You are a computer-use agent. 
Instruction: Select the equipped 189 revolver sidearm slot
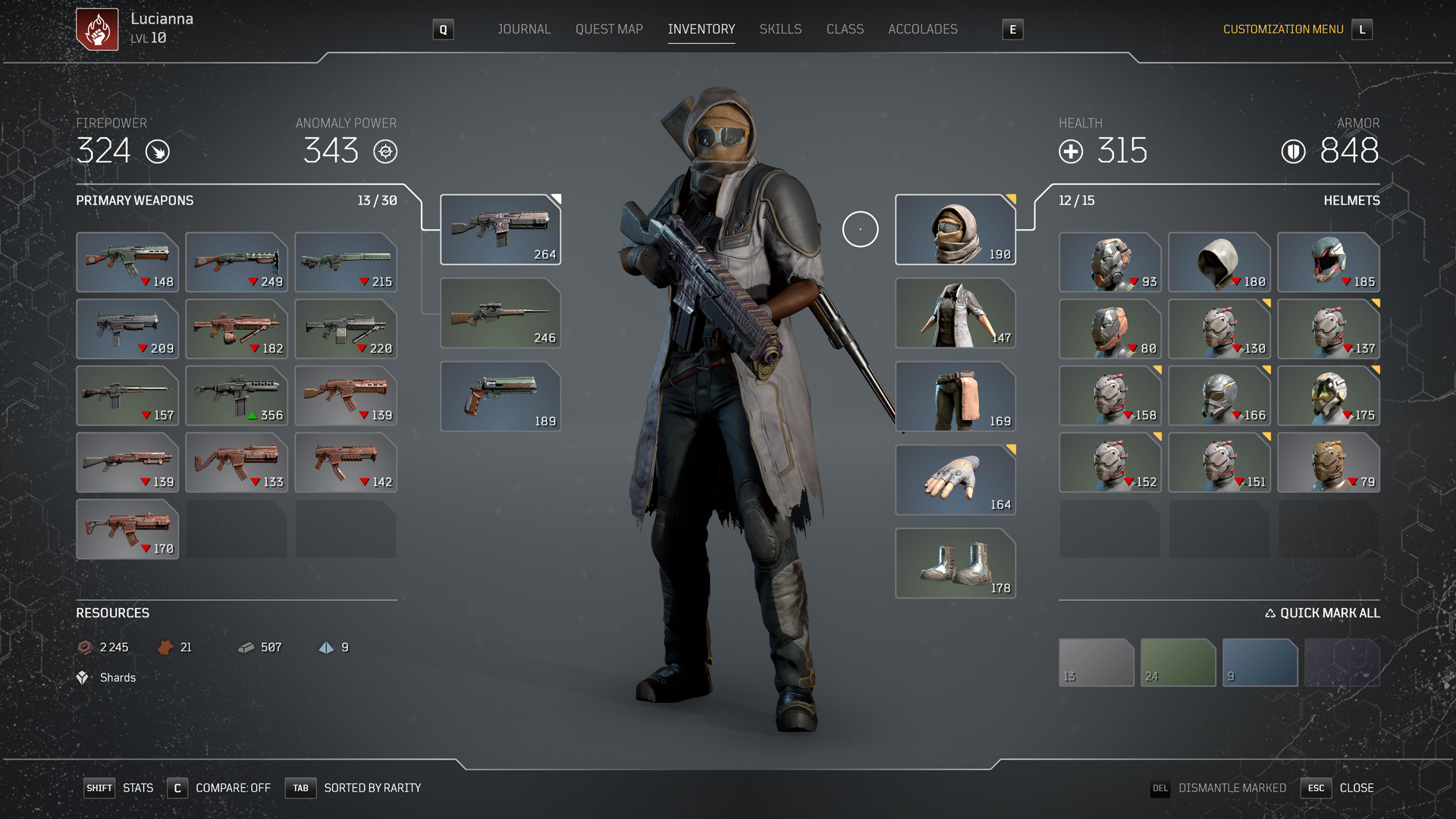(500, 397)
